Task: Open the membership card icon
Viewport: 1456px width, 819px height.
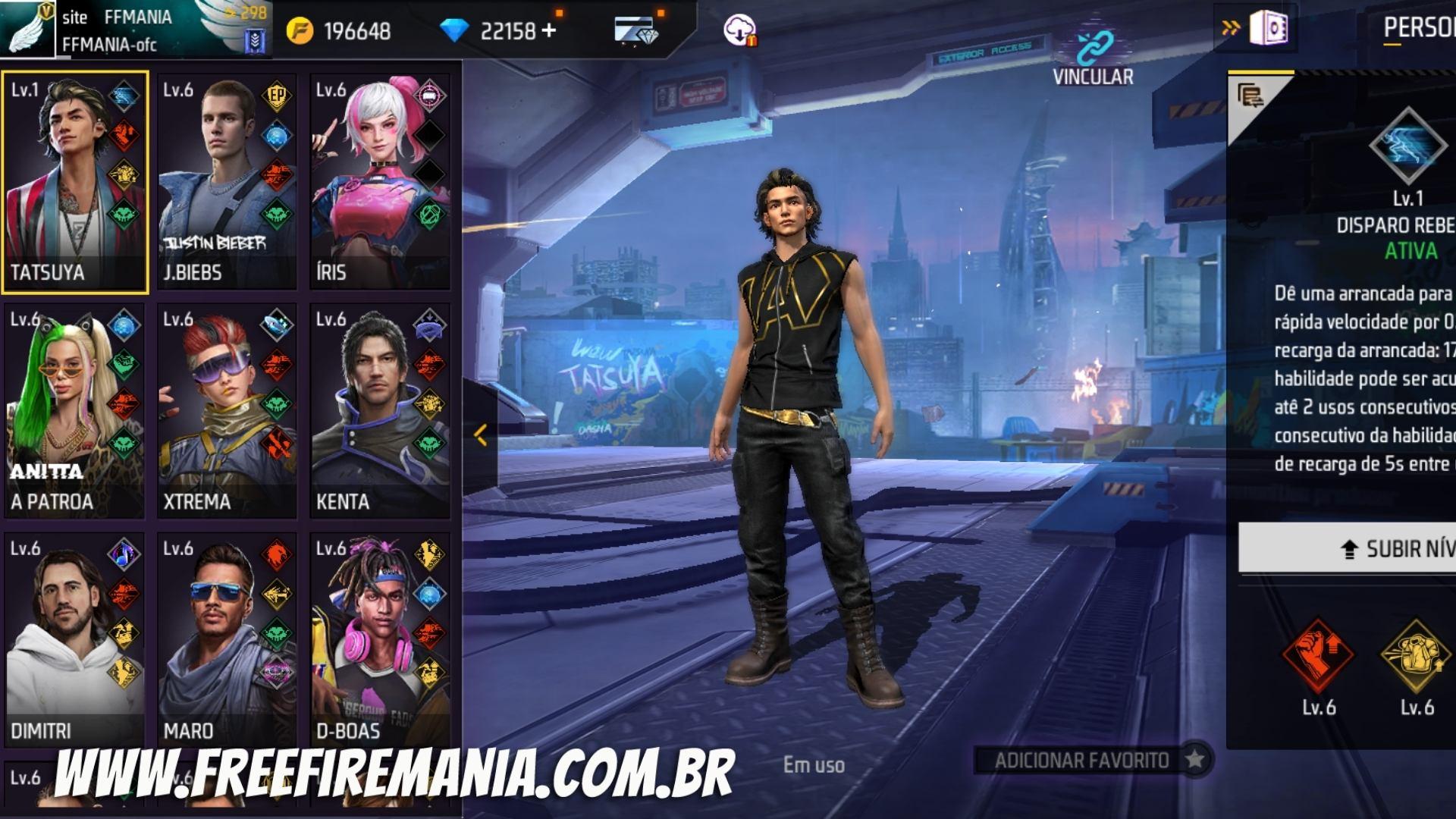Action: [x=635, y=27]
